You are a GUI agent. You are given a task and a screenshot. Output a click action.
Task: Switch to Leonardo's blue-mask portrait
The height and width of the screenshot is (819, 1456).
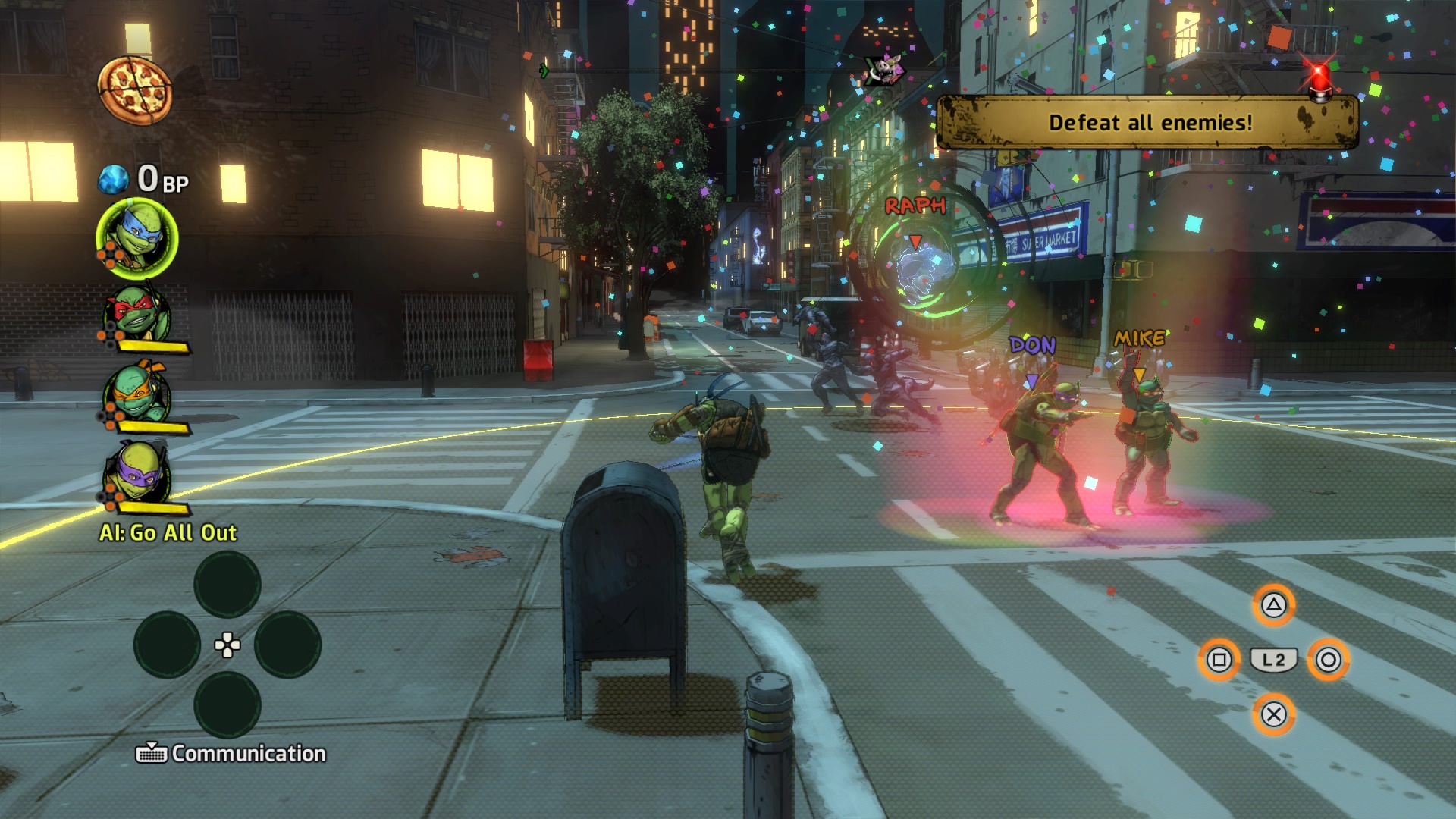point(137,239)
